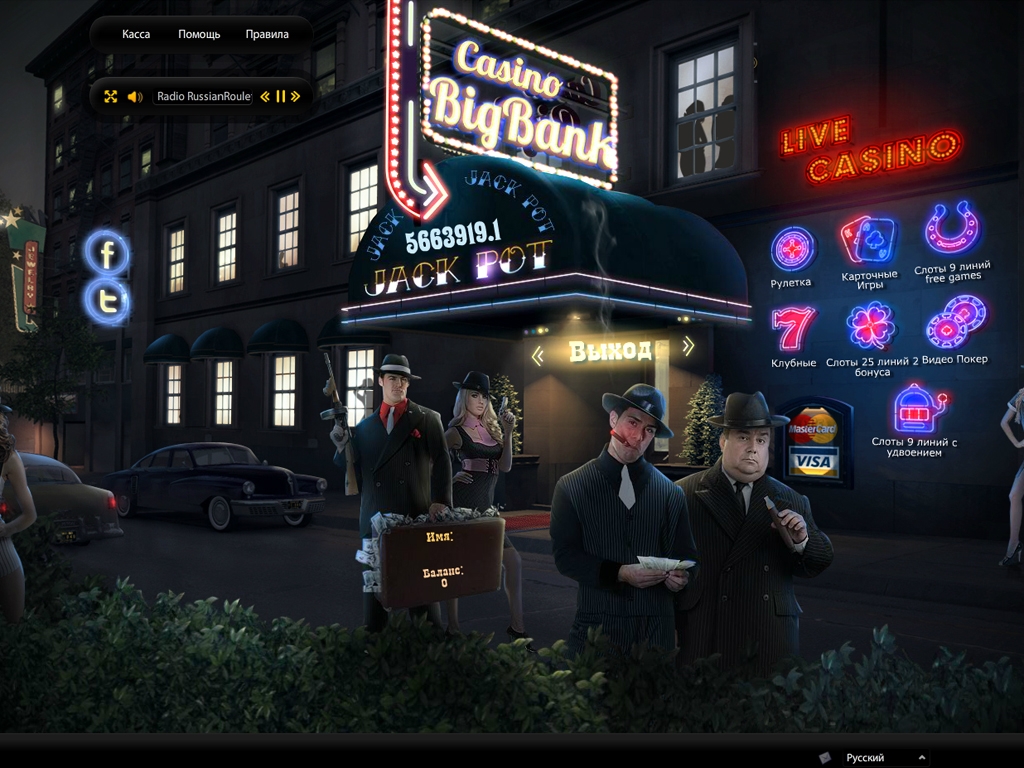Screen dimensions: 1024x768
Task: Open the Помощь help page
Action: tap(199, 34)
